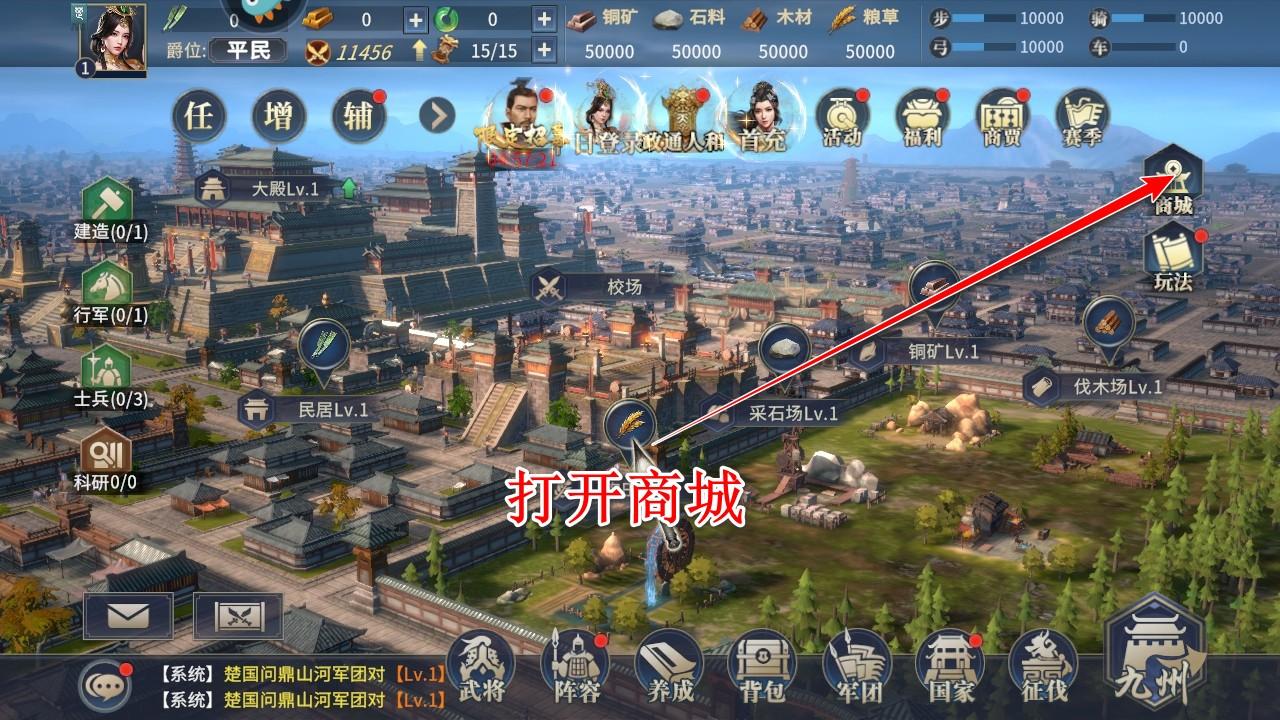The image size is (1280, 720).
Task: Open the 任 quick menu entry
Action: coord(200,115)
